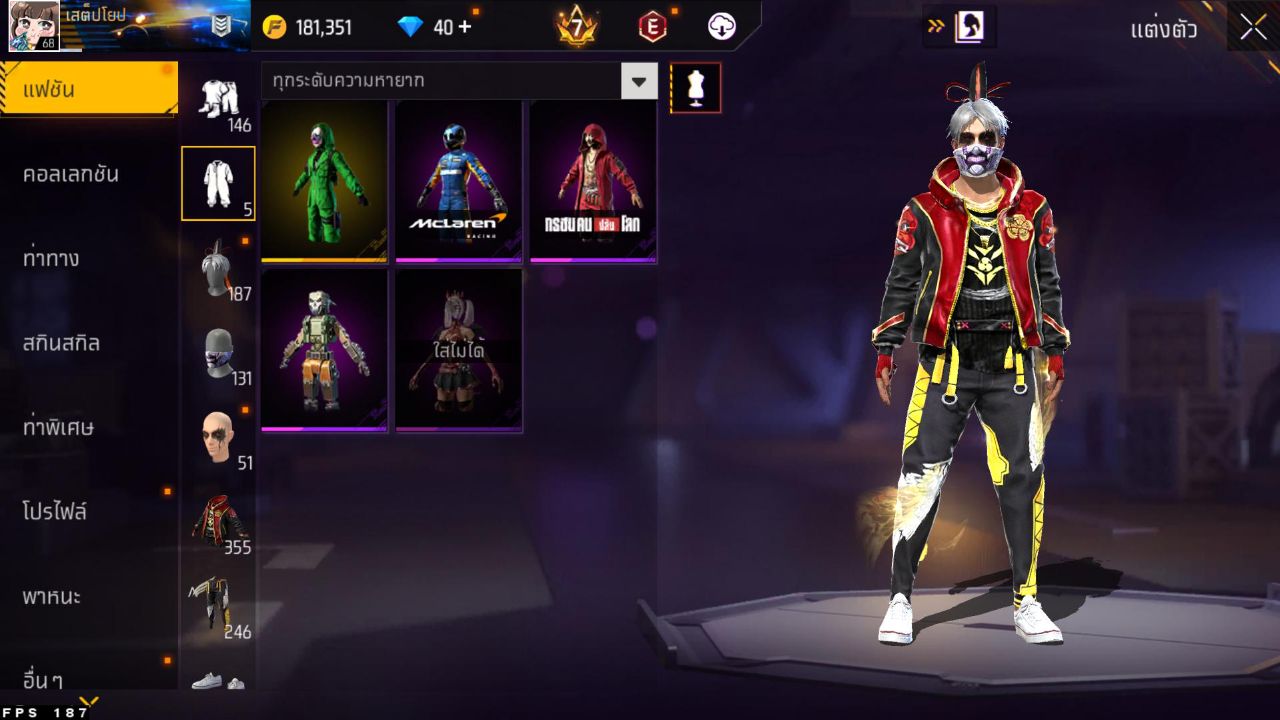Open the mannequin preview panel
The width and height of the screenshot is (1280, 720).
click(x=695, y=87)
